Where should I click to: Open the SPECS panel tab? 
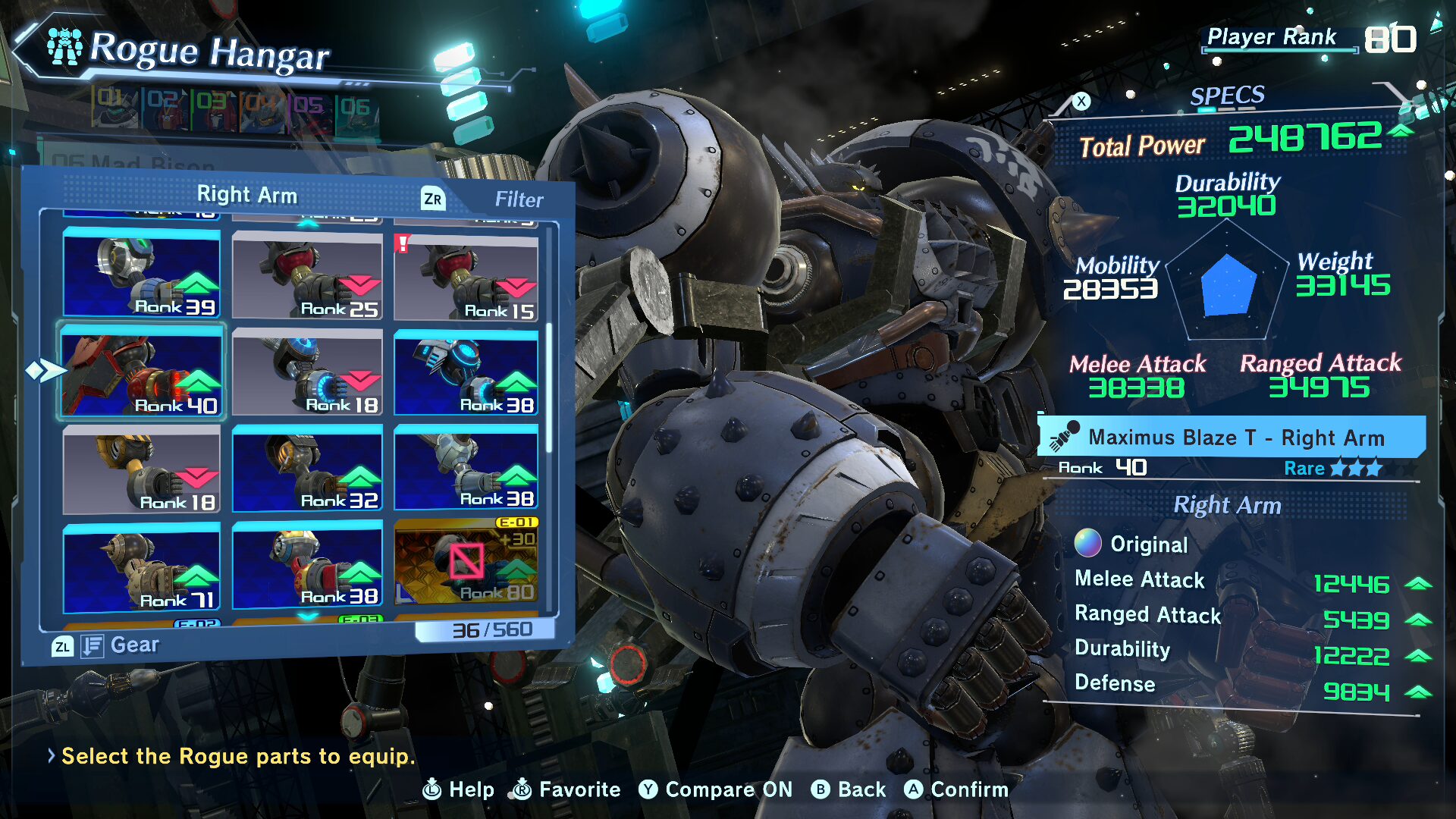(x=1226, y=96)
